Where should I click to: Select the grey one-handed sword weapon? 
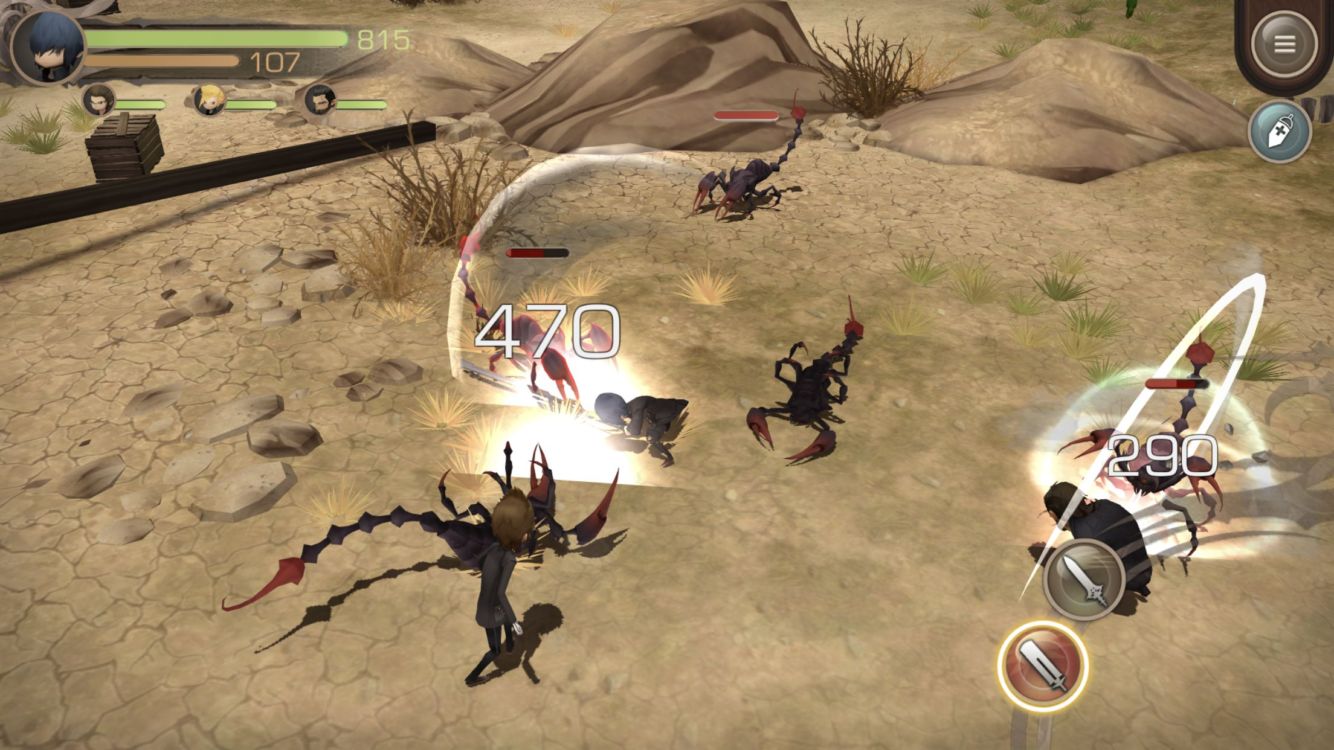click(1083, 578)
